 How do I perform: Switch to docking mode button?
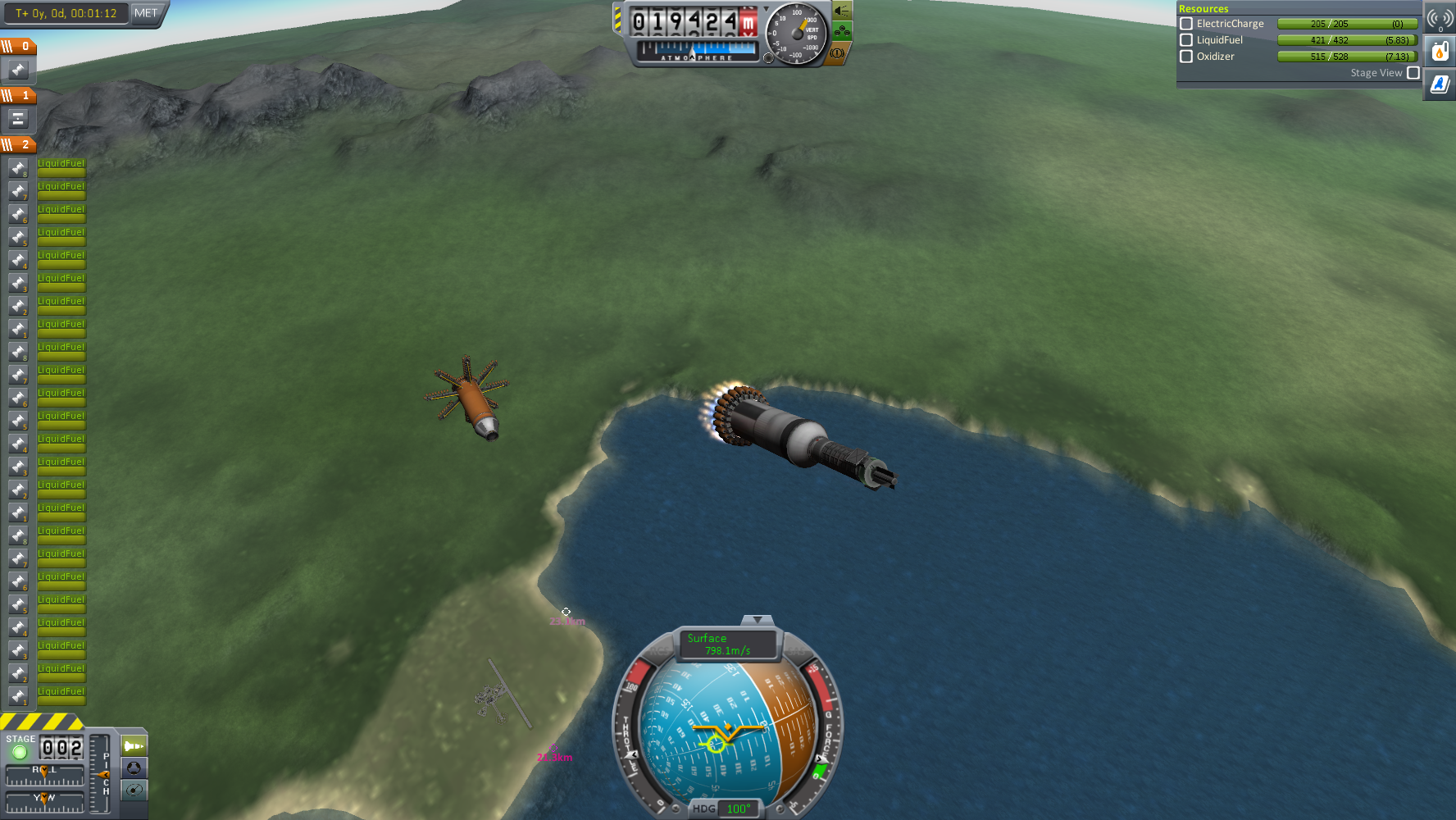click(134, 768)
